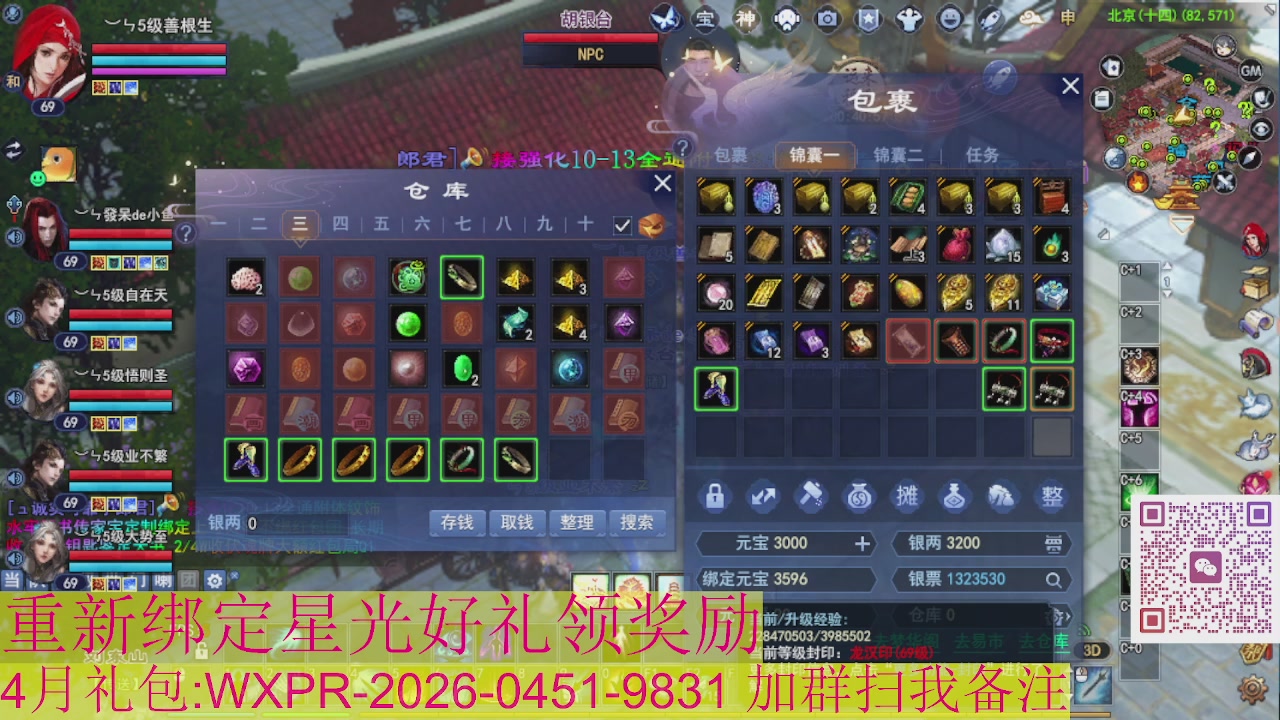Screen dimensions: 1280x720
Task: Open the 任务 tab in the bag window
Action: click(x=985, y=156)
